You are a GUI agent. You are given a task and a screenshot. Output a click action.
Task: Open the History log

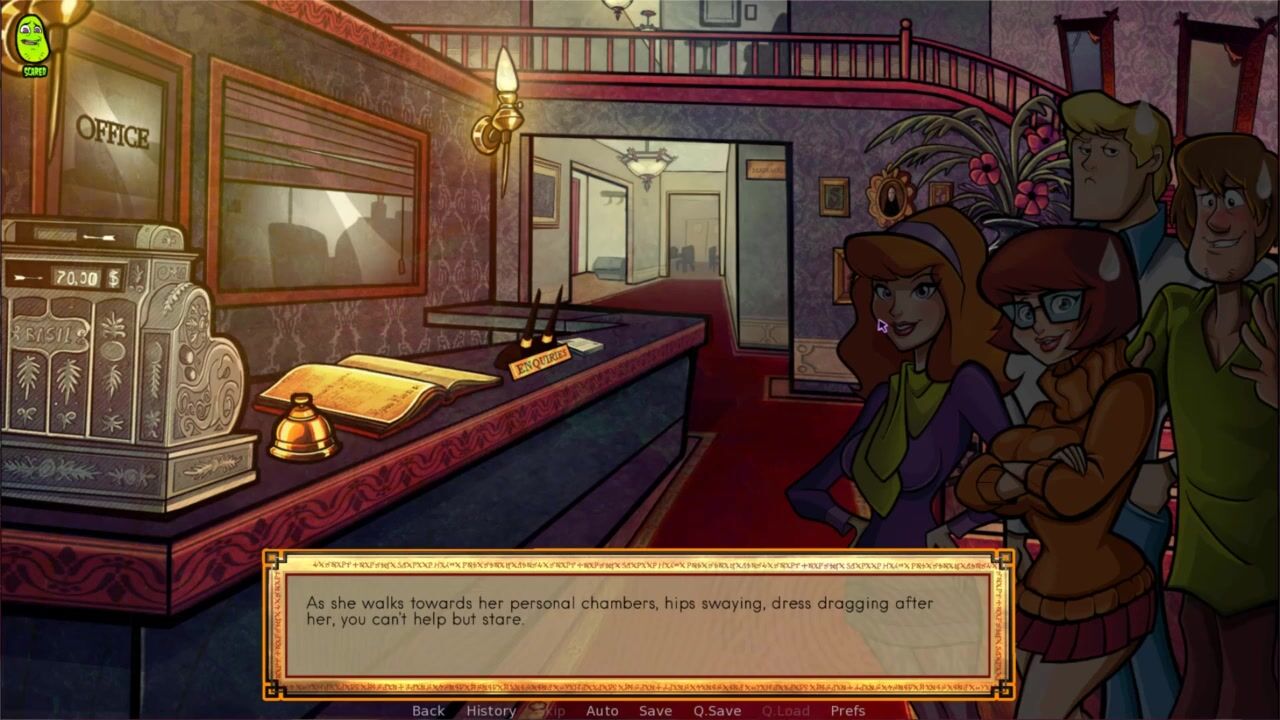click(491, 711)
